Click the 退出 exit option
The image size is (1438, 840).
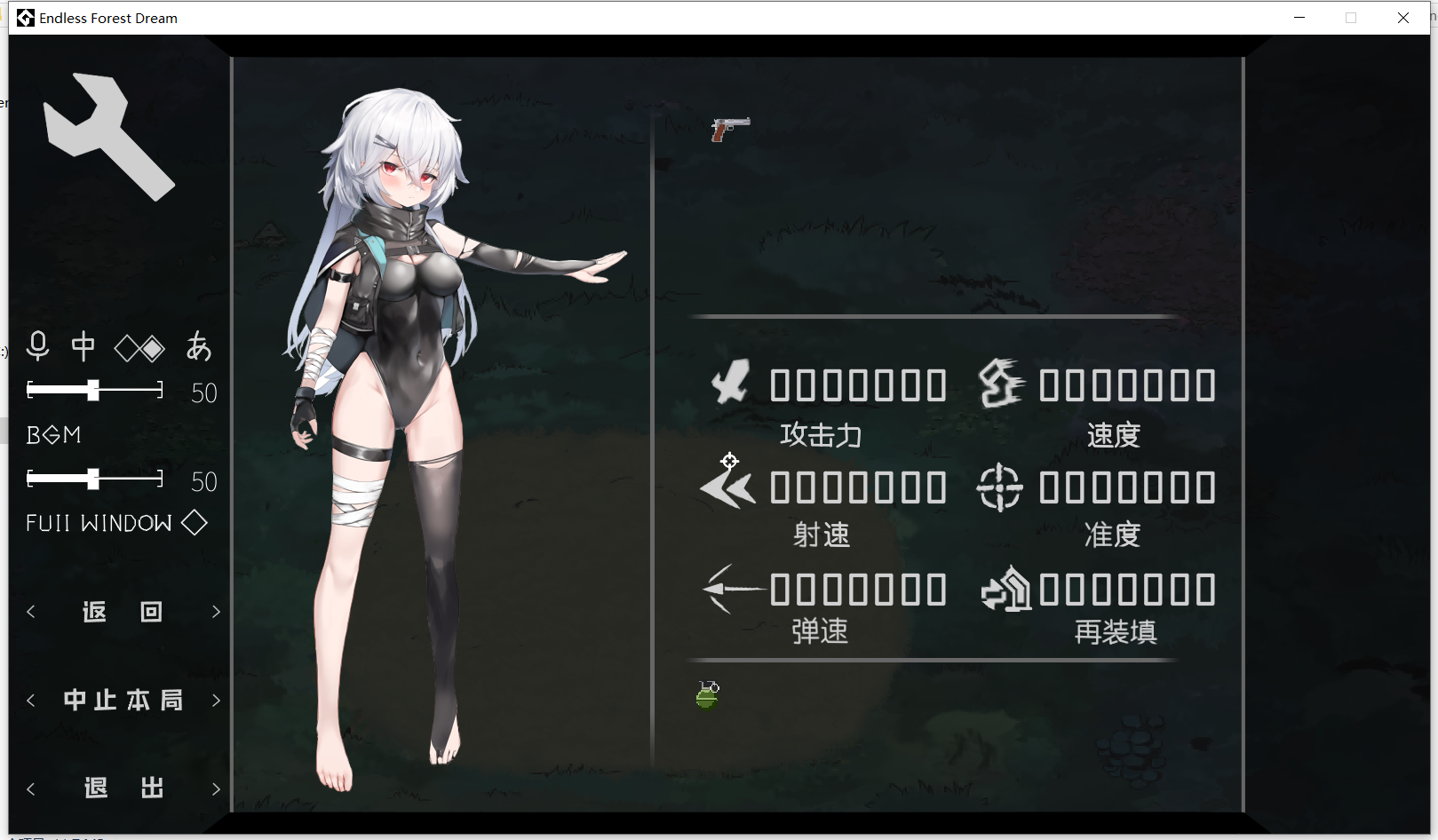tap(123, 788)
